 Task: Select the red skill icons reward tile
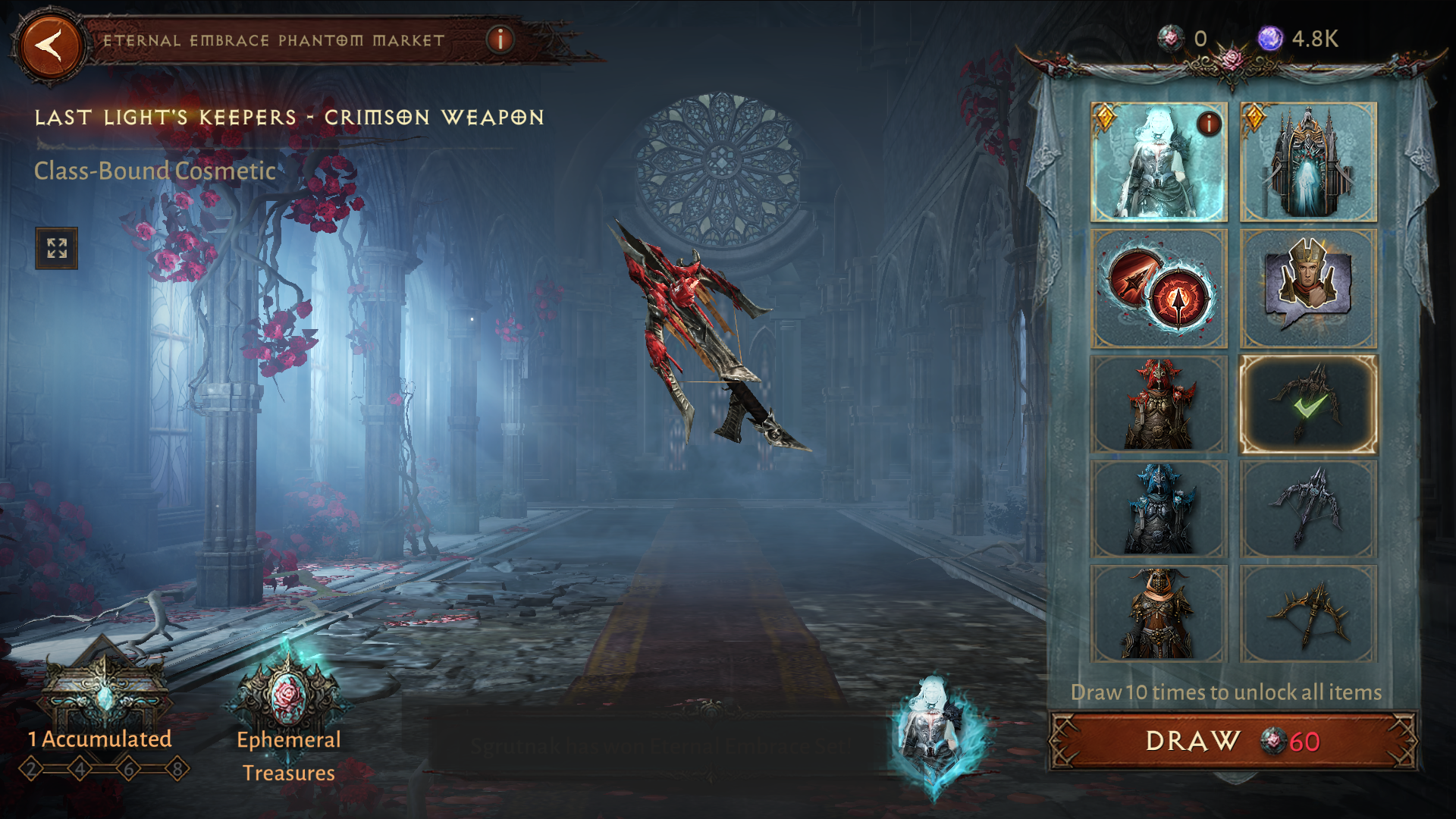click(x=1159, y=287)
